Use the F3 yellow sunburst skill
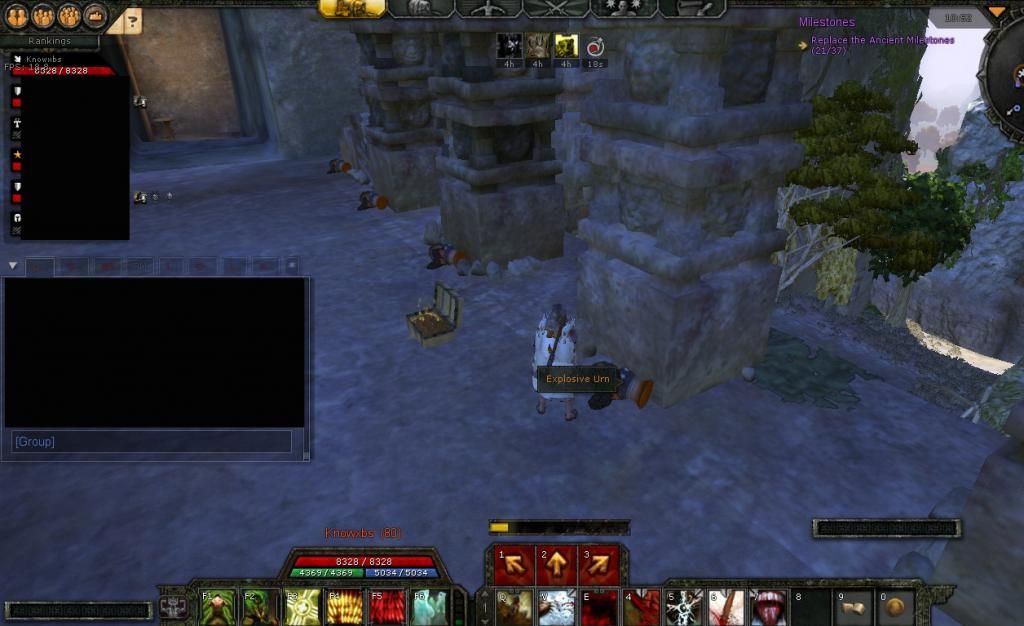This screenshot has width=1024, height=626. pyautogui.click(x=304, y=606)
